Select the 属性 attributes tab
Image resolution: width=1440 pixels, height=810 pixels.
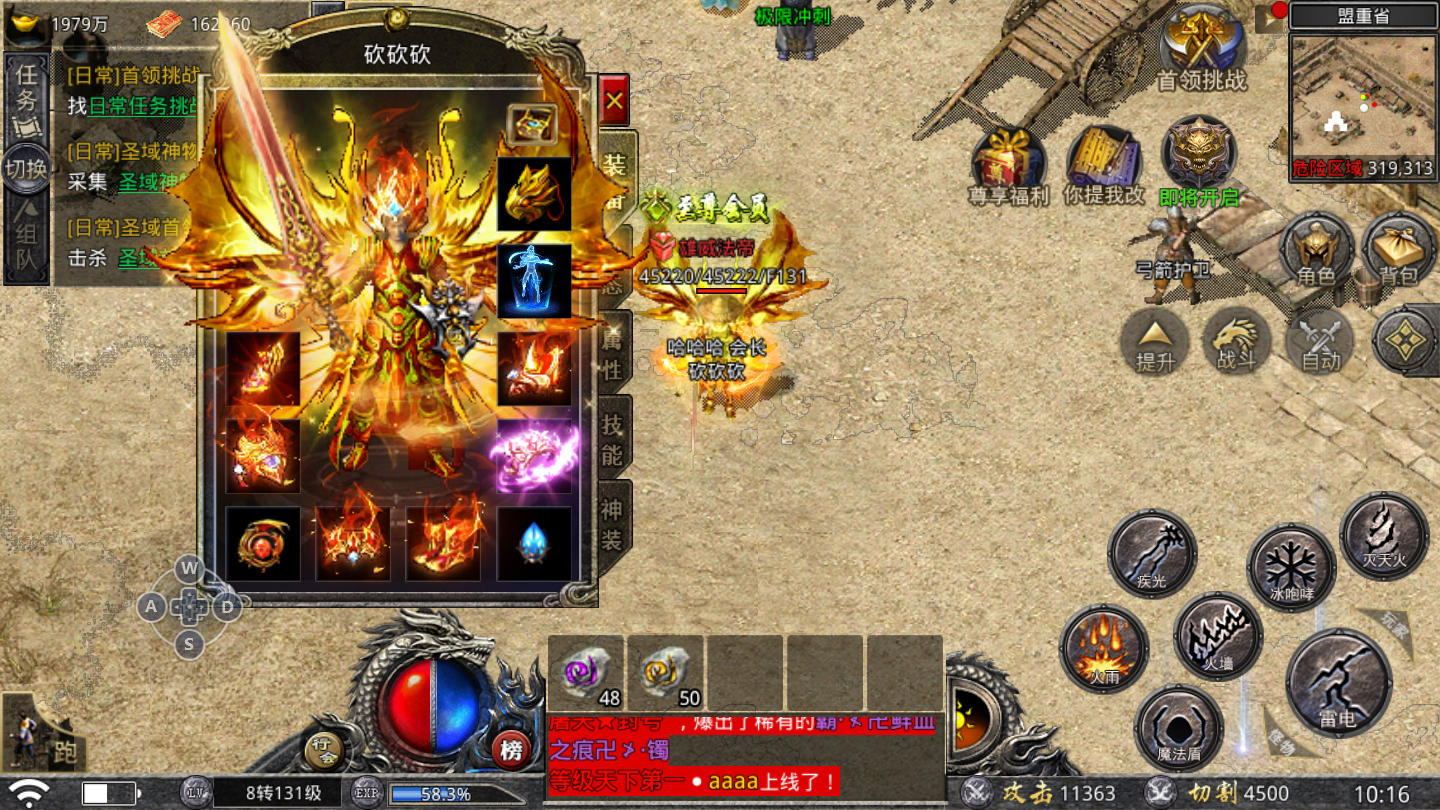tap(613, 355)
